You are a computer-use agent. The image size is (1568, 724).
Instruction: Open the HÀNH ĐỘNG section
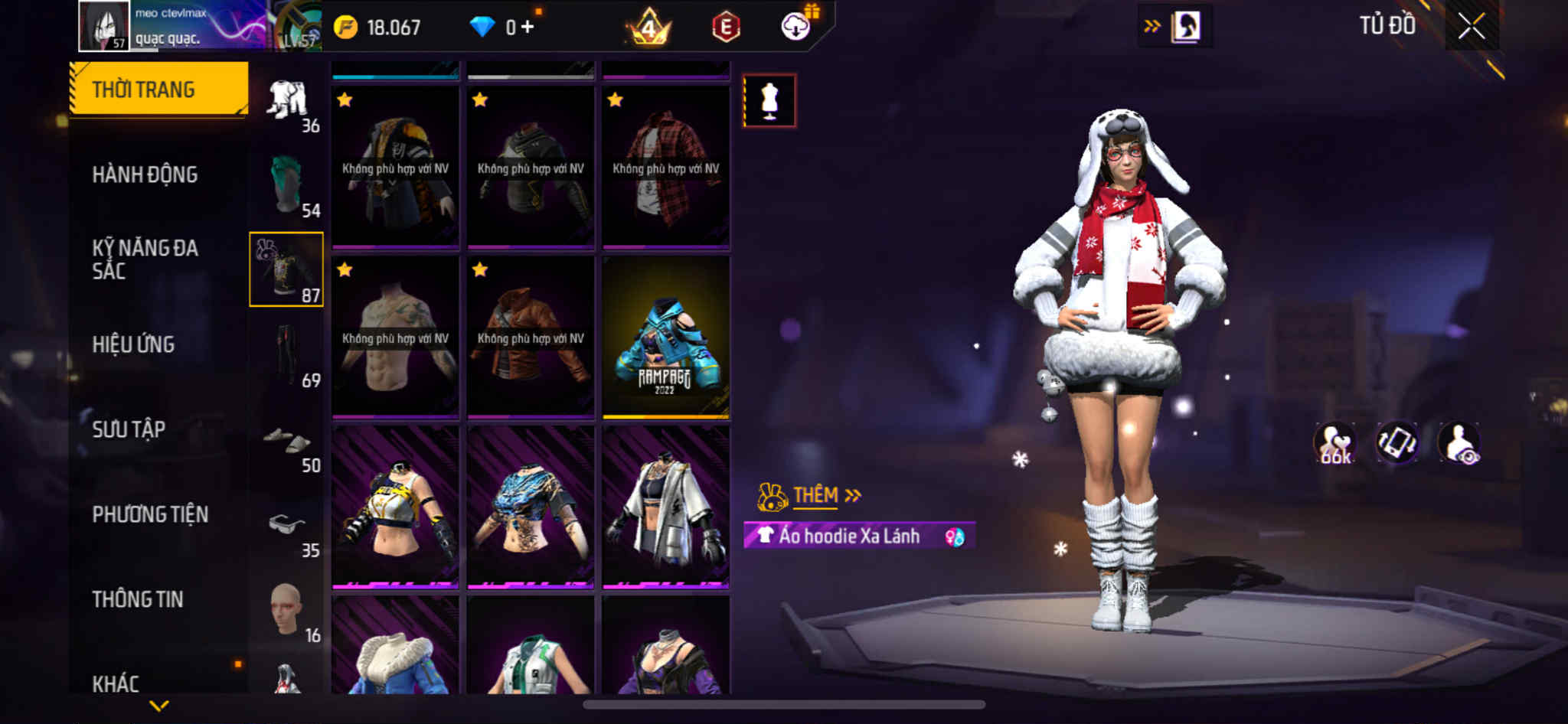[145, 174]
